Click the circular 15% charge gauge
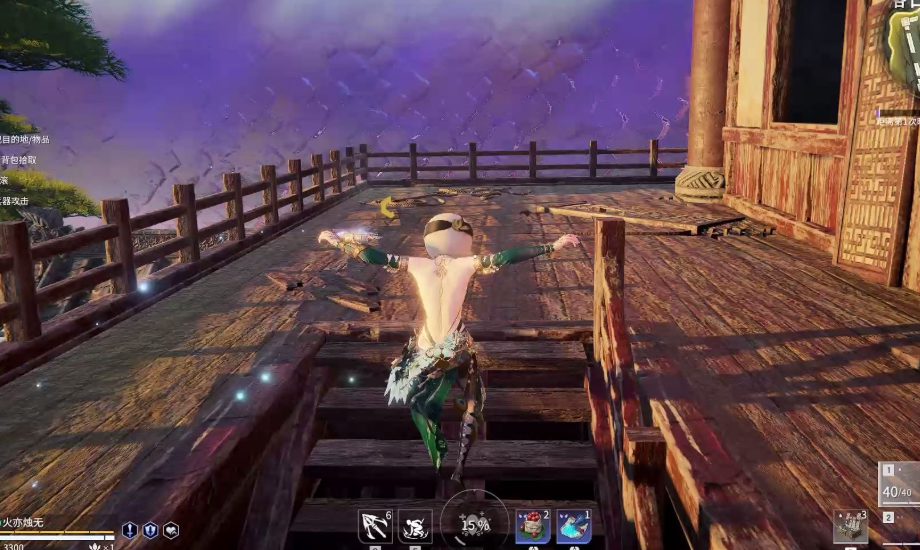This screenshot has width=920, height=550. [474, 523]
